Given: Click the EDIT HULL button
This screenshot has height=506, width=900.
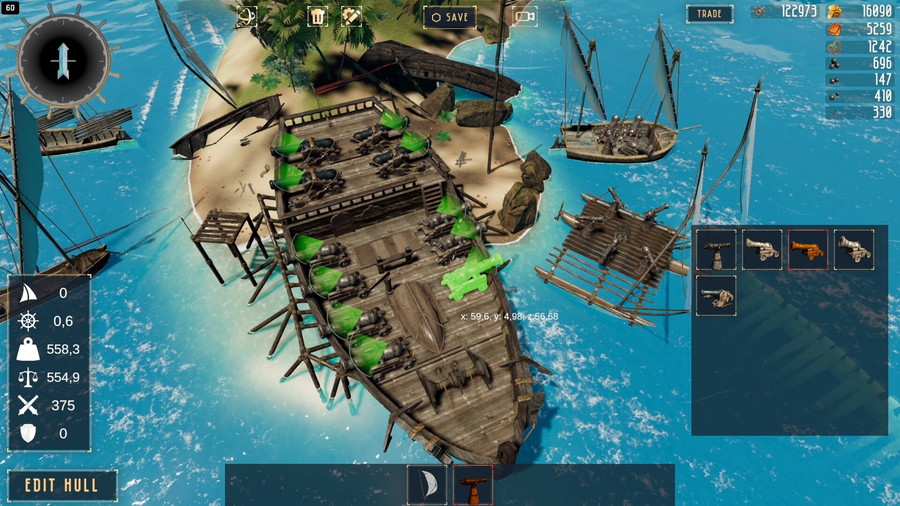Looking at the screenshot, I should click(x=63, y=486).
